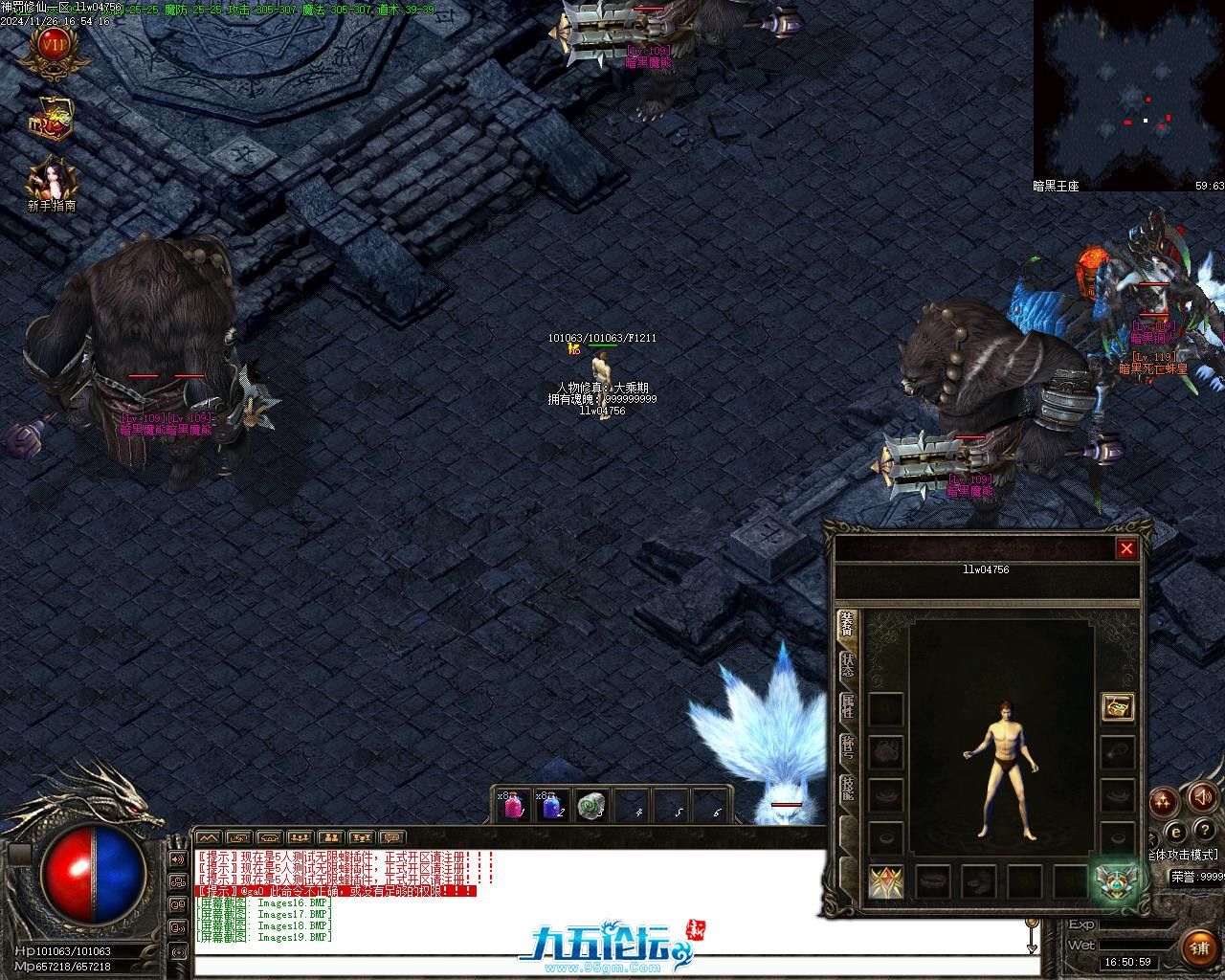Viewport: 1225px width, 980px height.
Task: Select the golden crest emblem slot
Action: 886,881
